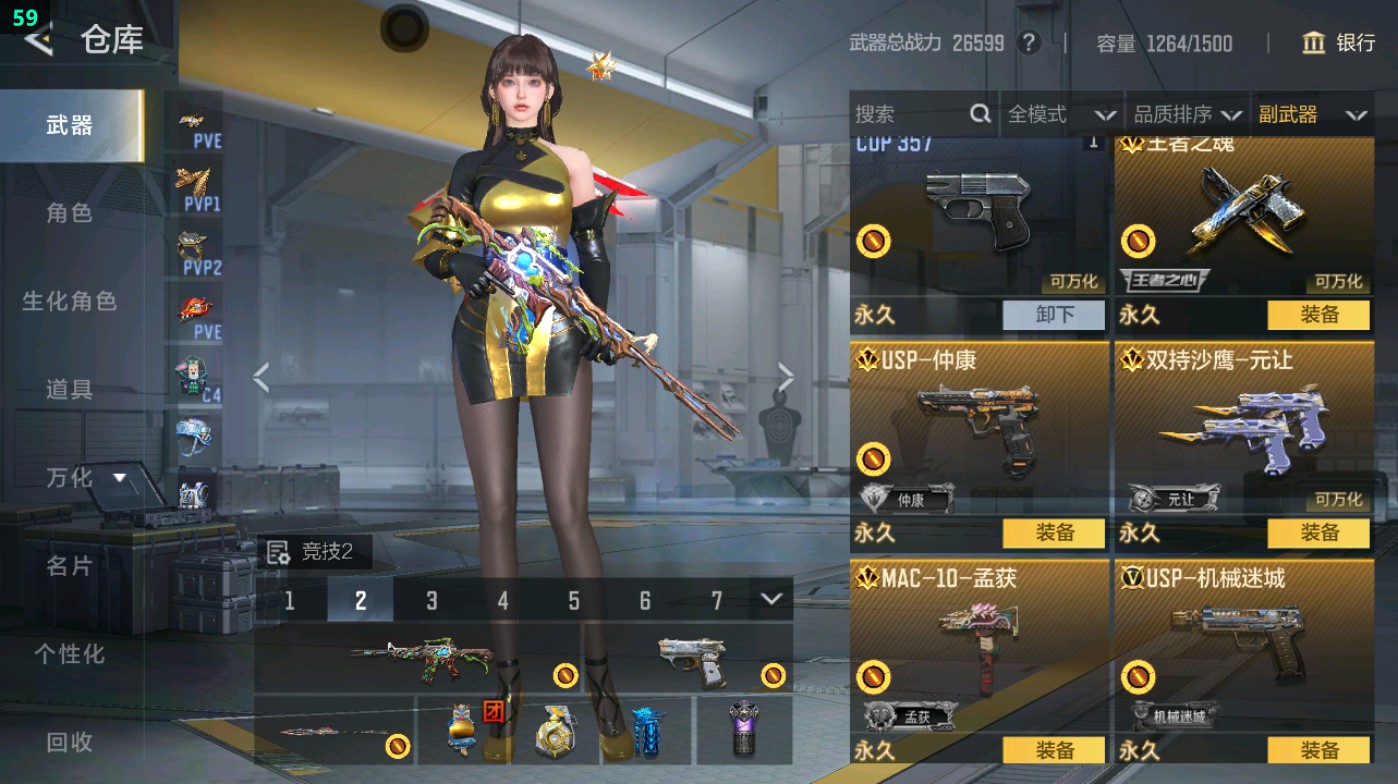Viewport: 1398px width, 784px height.
Task: Click the search magnifier icon
Action: tap(978, 114)
